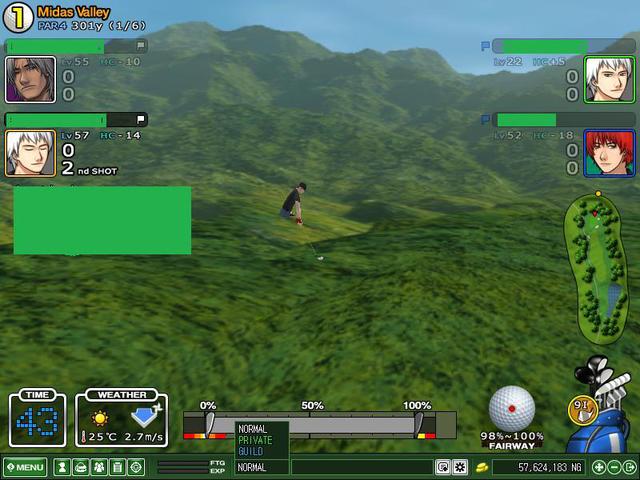Set impact point on the golf ball
Viewport: 640px width, 480px height.
pos(512,408)
